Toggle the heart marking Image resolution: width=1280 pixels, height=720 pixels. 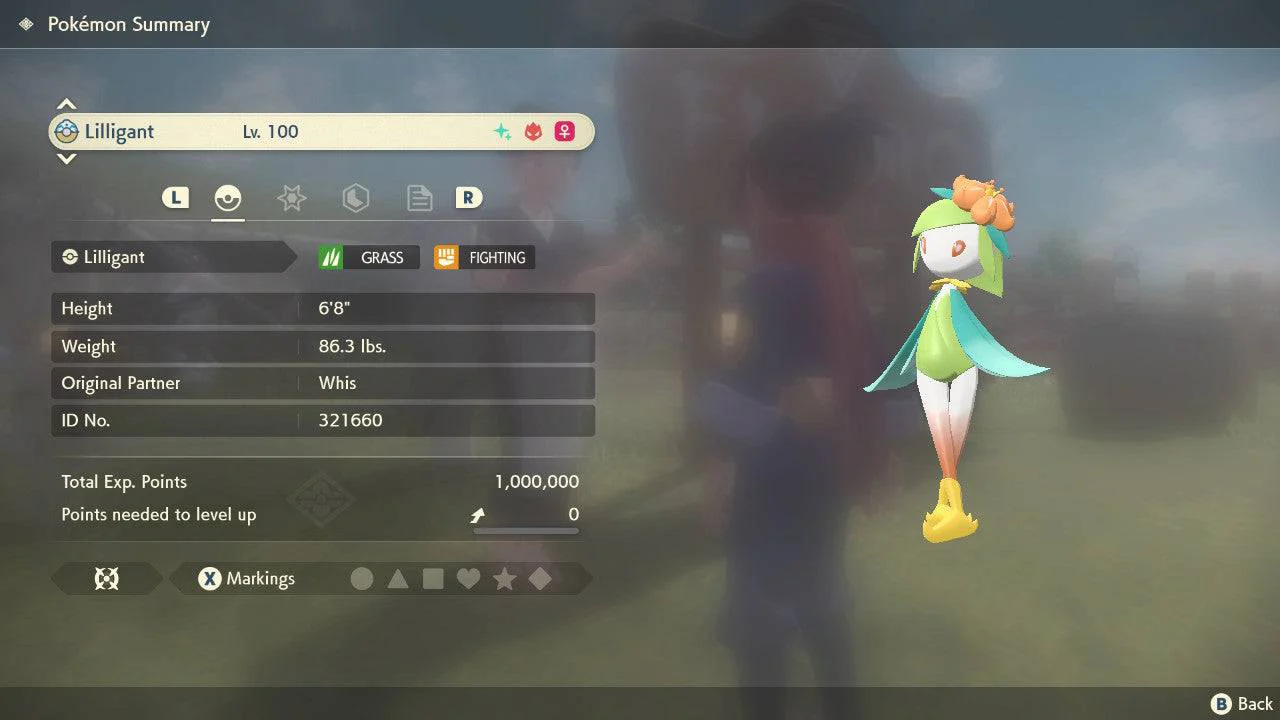[468, 579]
